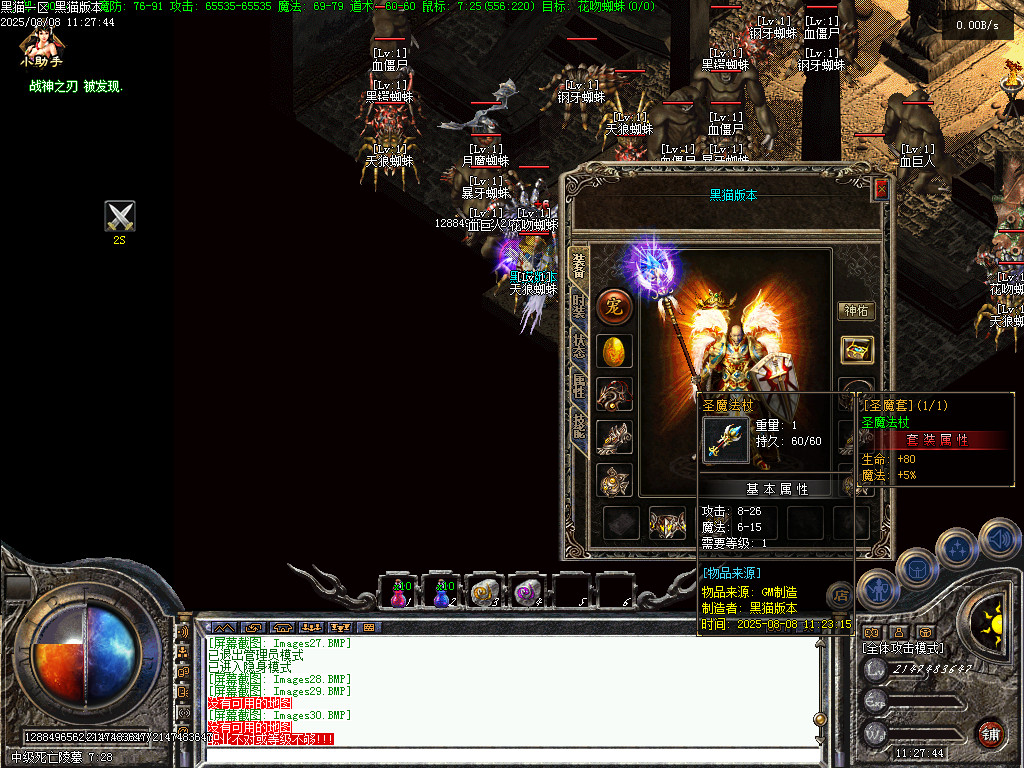Viewport: 1024px width, 768px height.
Task: Use the yellow scroll in hotbar slot 3
Action: 484,593
